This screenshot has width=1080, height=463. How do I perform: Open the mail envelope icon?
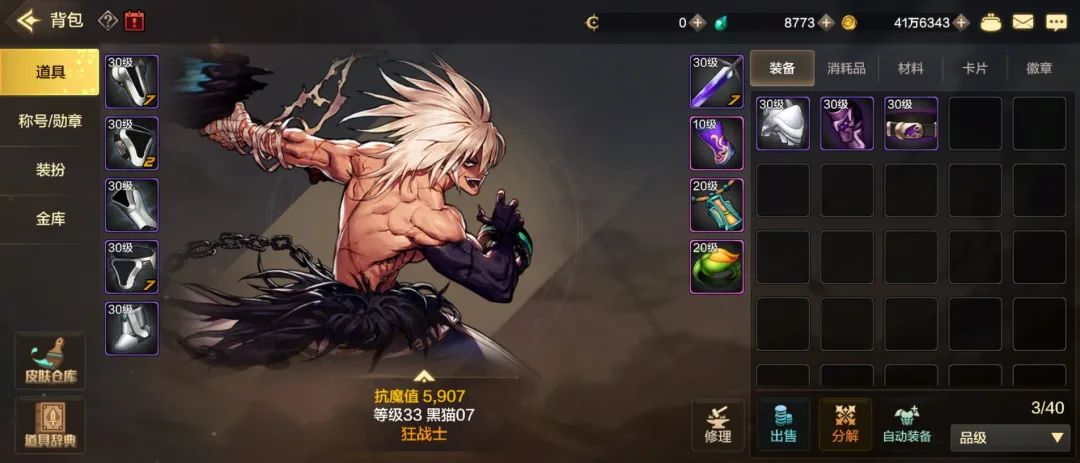pyautogui.click(x=1023, y=21)
